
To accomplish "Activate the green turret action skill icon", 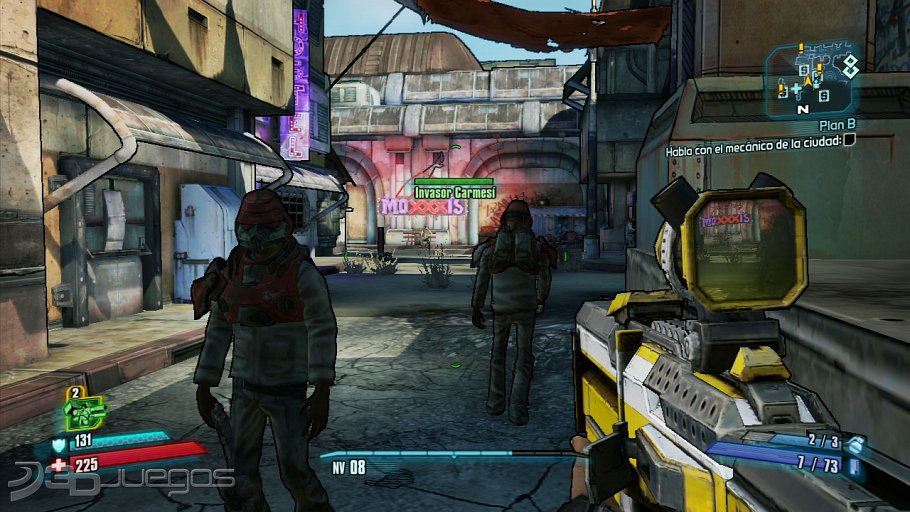I will (x=86, y=412).
